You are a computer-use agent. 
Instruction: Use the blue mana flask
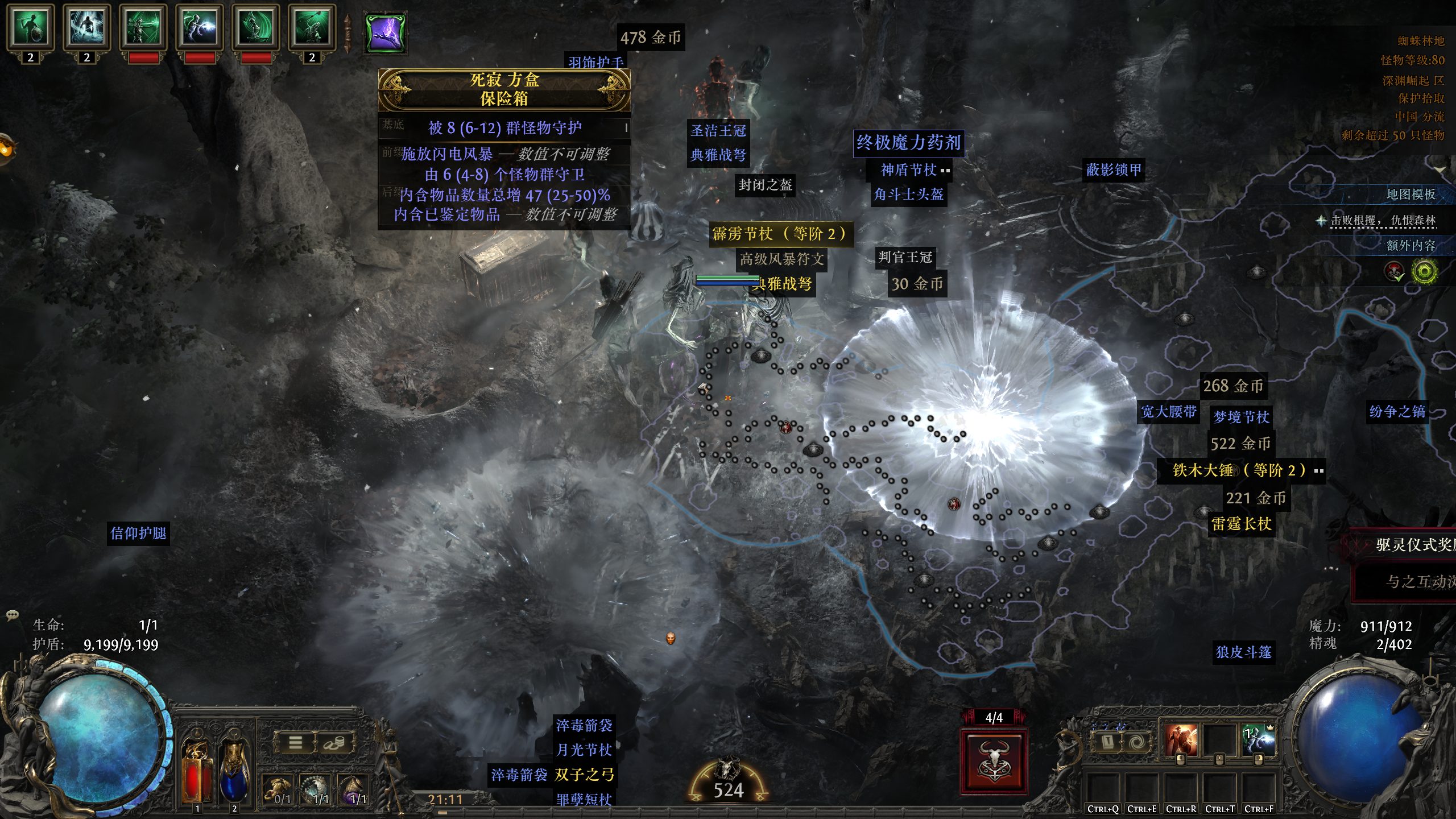click(234, 776)
